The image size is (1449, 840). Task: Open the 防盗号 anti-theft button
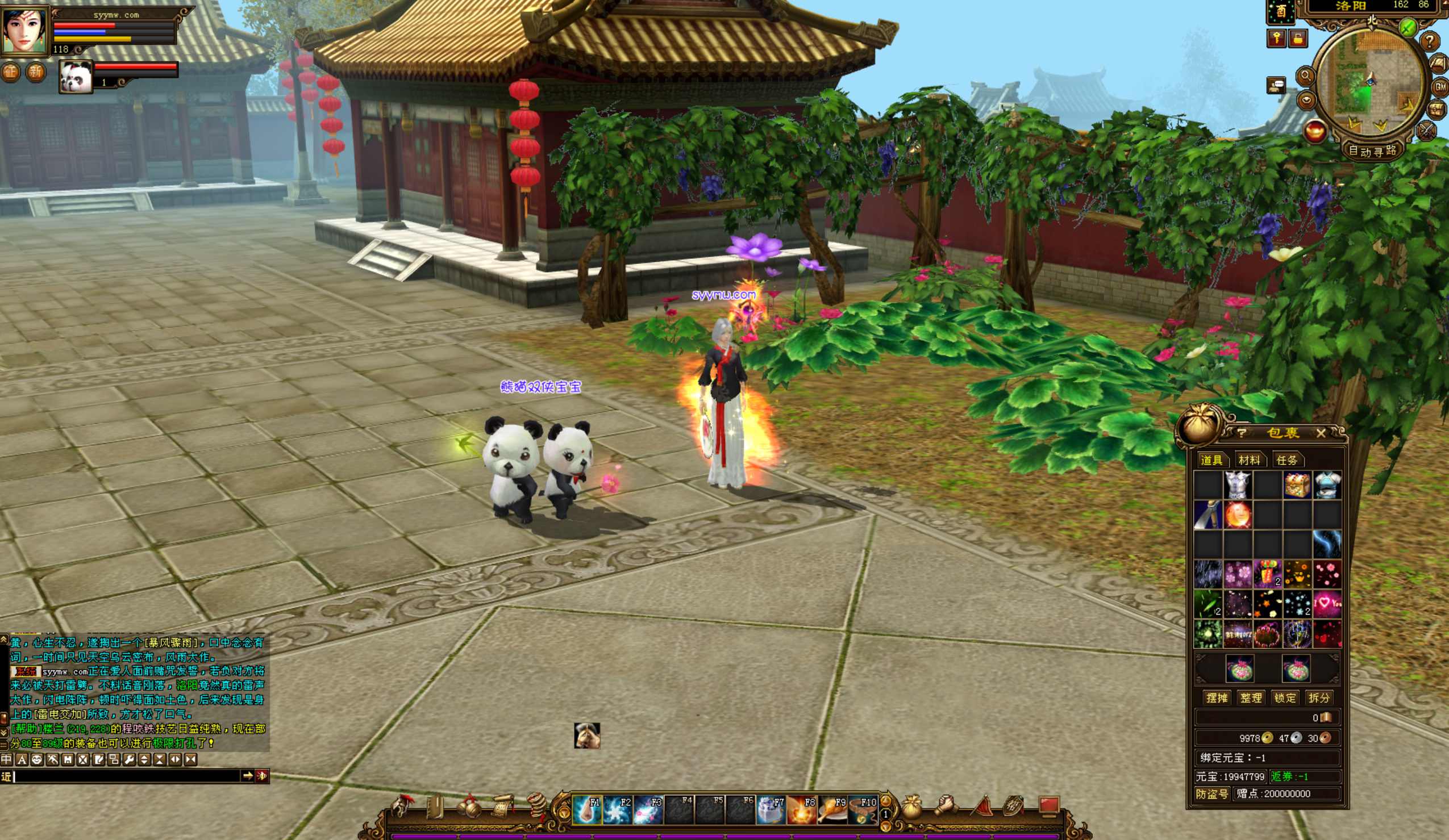pos(1211,794)
